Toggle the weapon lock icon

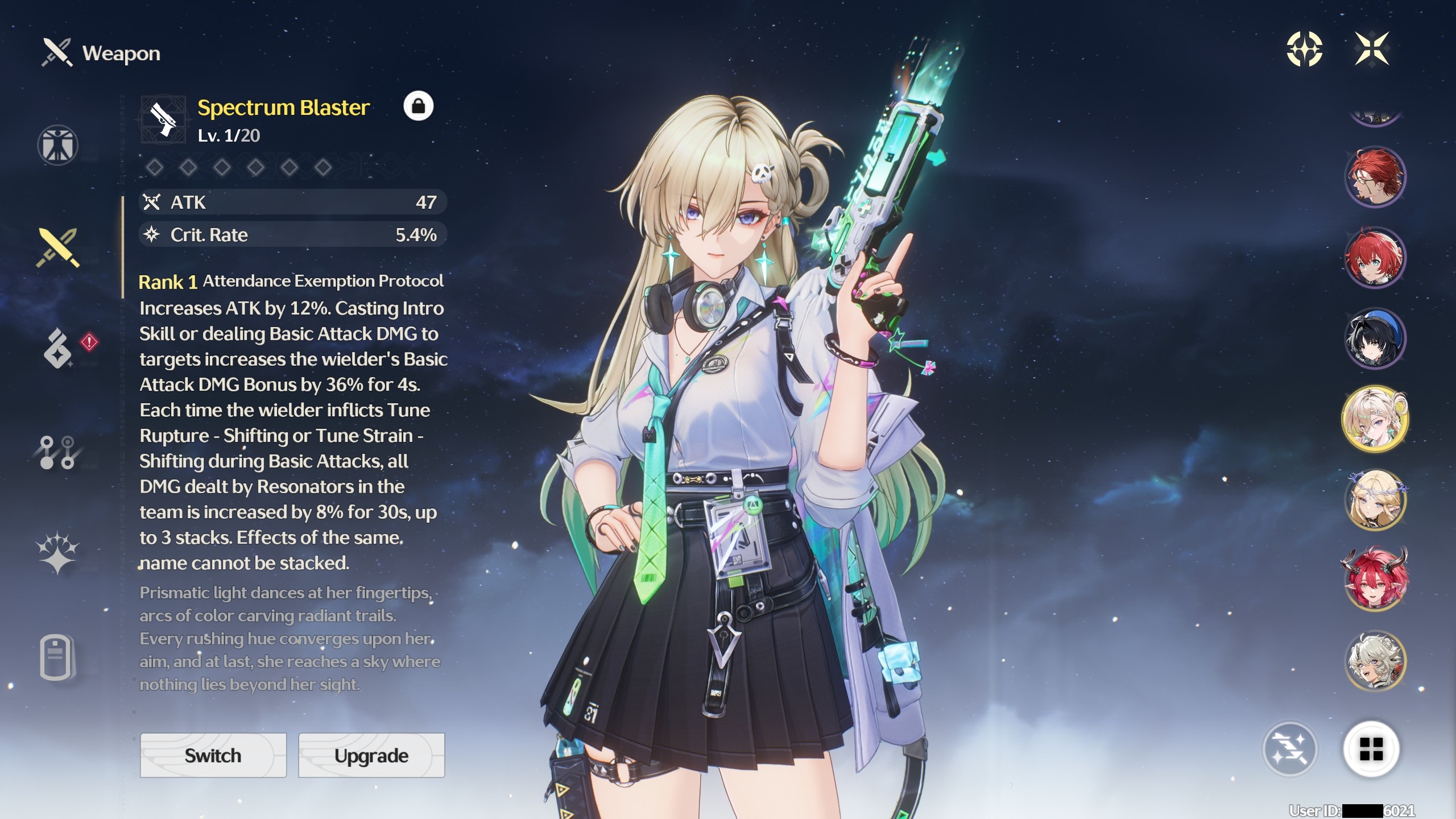coord(418,106)
